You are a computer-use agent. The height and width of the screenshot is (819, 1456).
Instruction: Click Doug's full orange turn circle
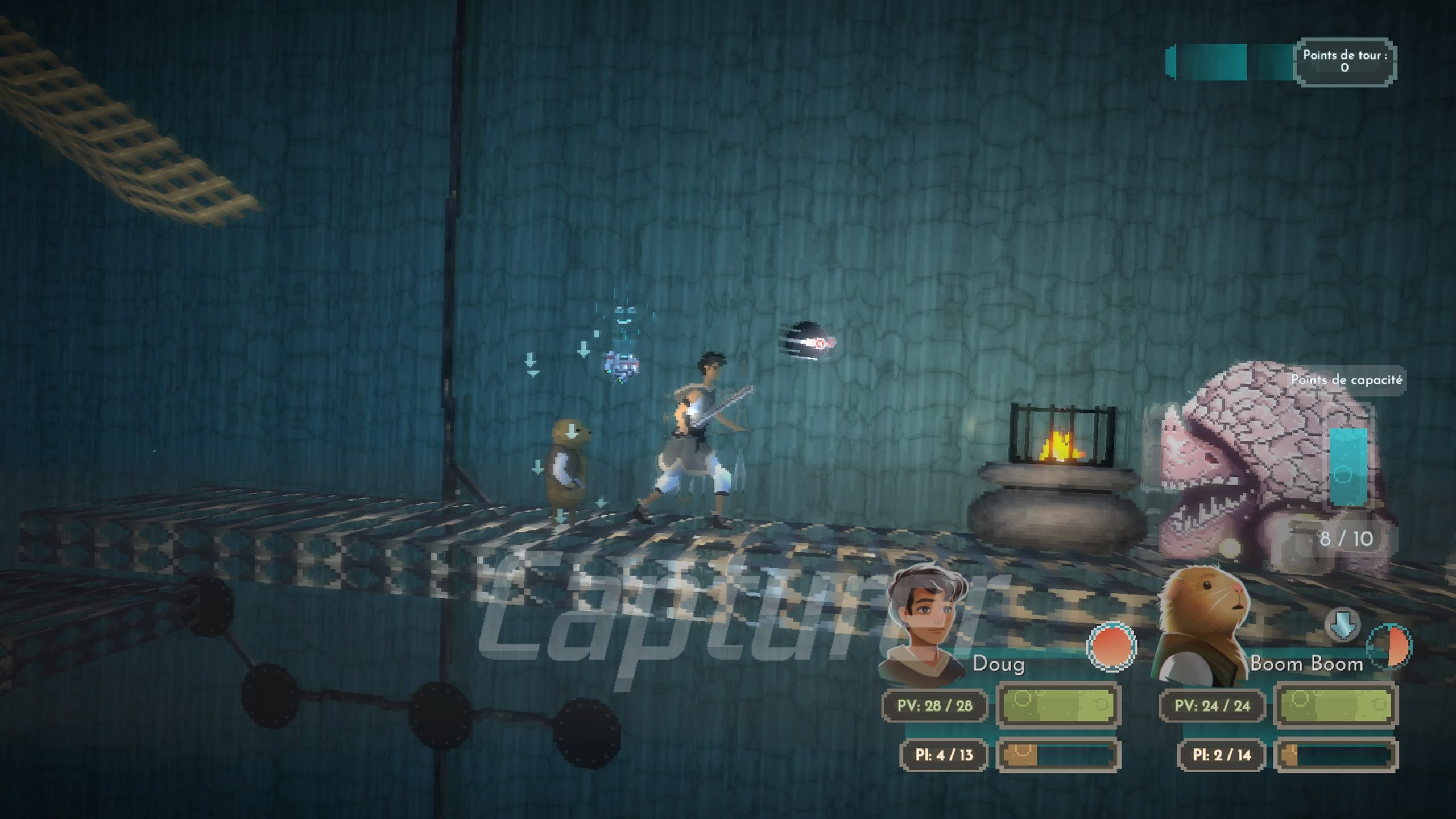click(1111, 647)
